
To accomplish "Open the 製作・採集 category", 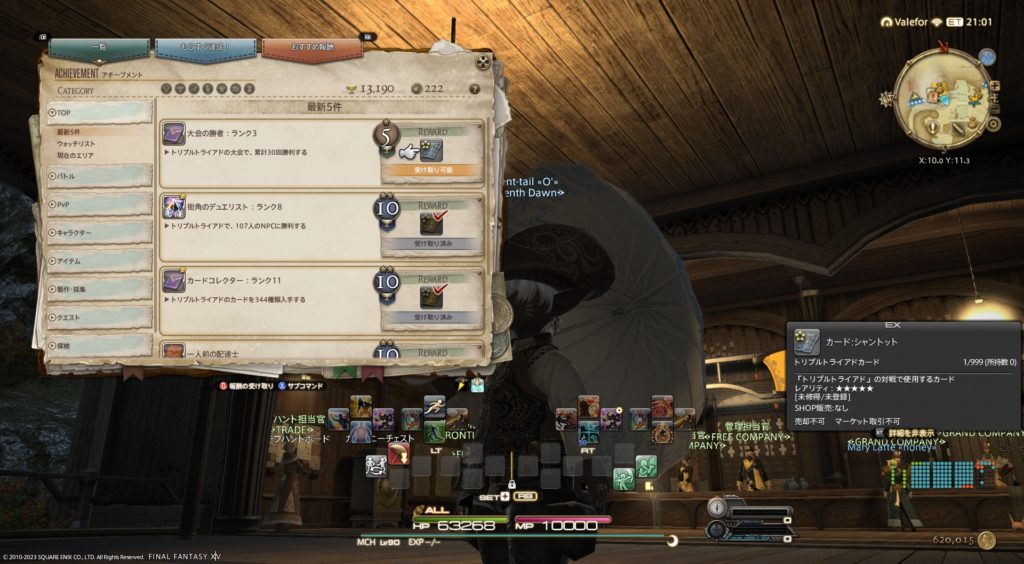I will click(x=99, y=289).
